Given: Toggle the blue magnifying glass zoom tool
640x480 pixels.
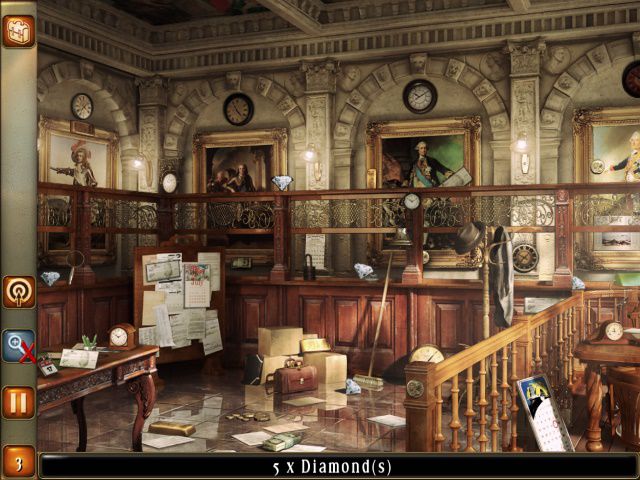Looking at the screenshot, I should tap(18, 346).
